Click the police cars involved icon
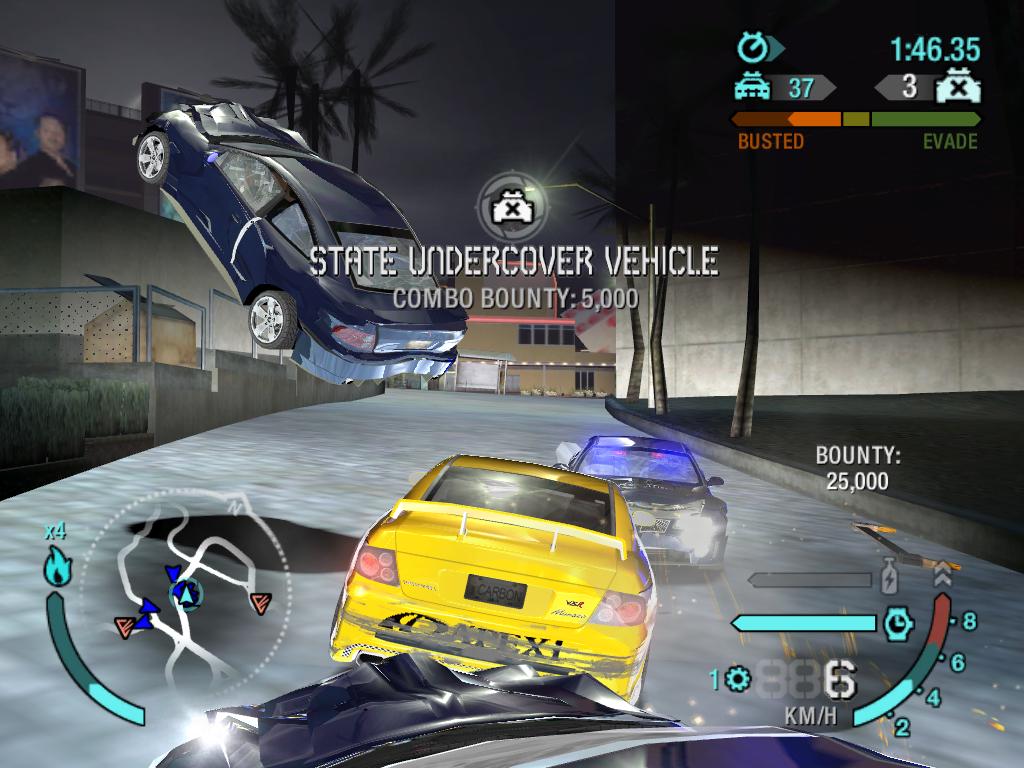The height and width of the screenshot is (768, 1024). point(752,88)
